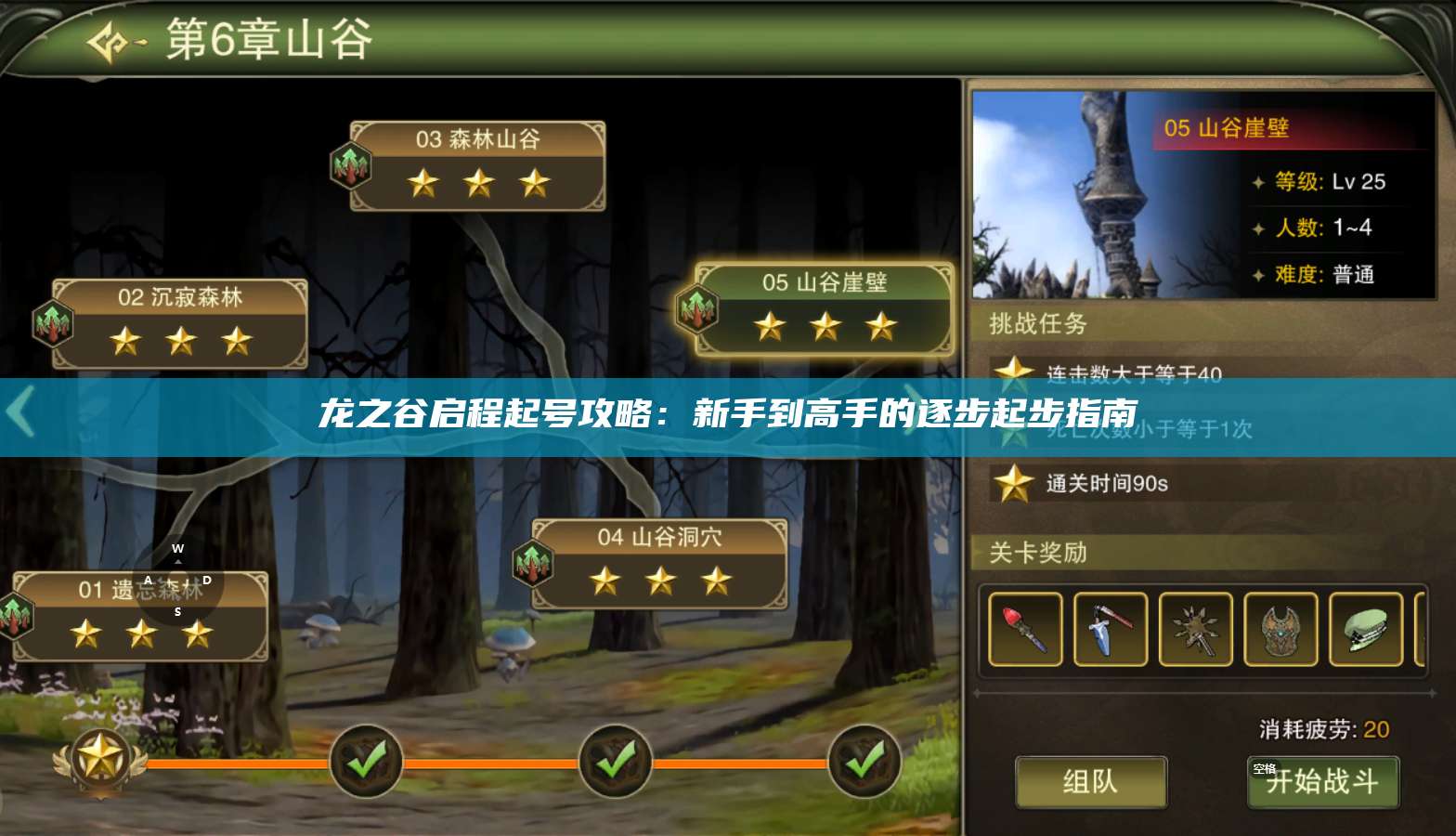Click the spiked mace reward icon
The height and width of the screenshot is (836, 1456).
(1196, 630)
